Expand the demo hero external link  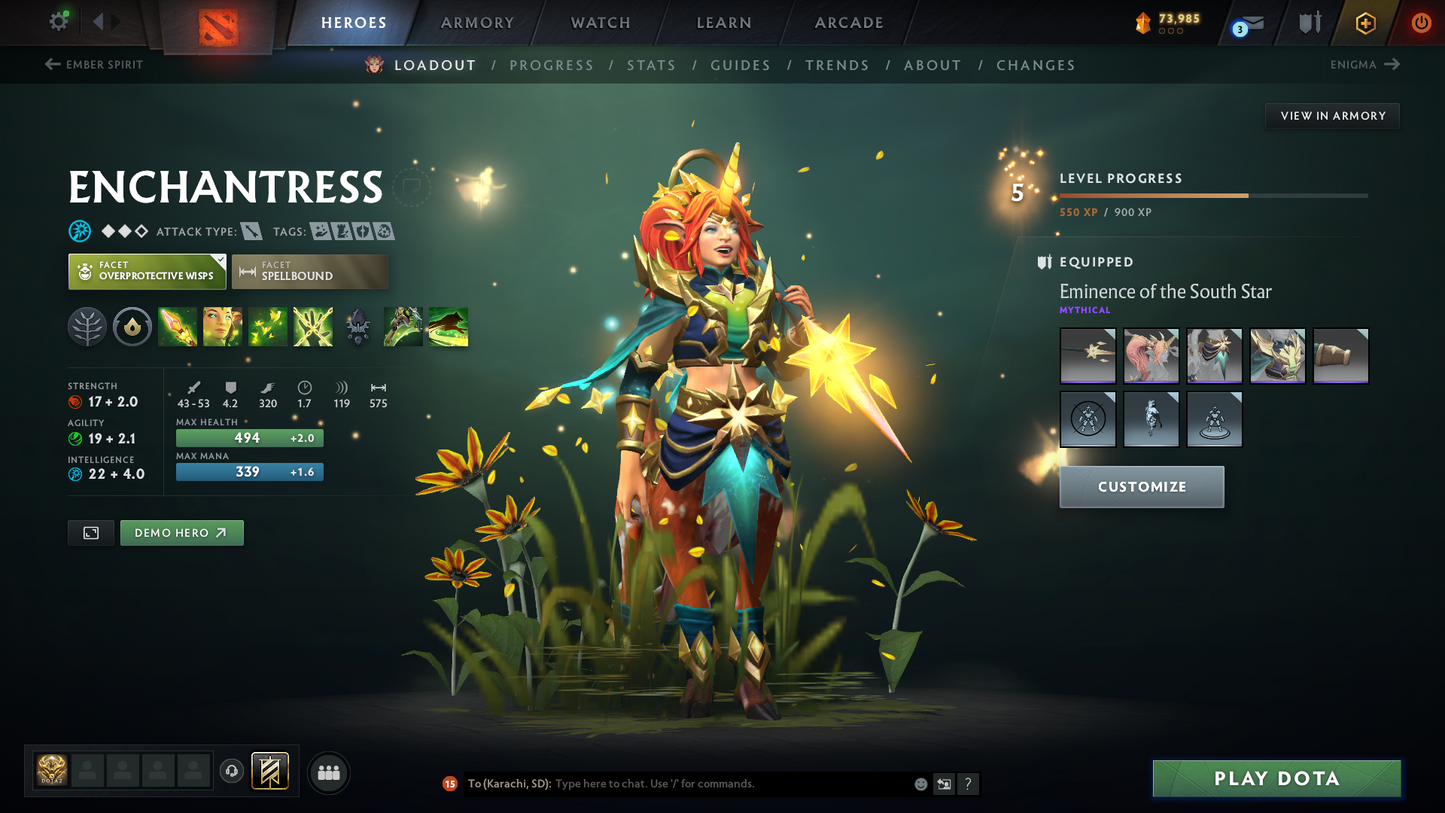(181, 532)
